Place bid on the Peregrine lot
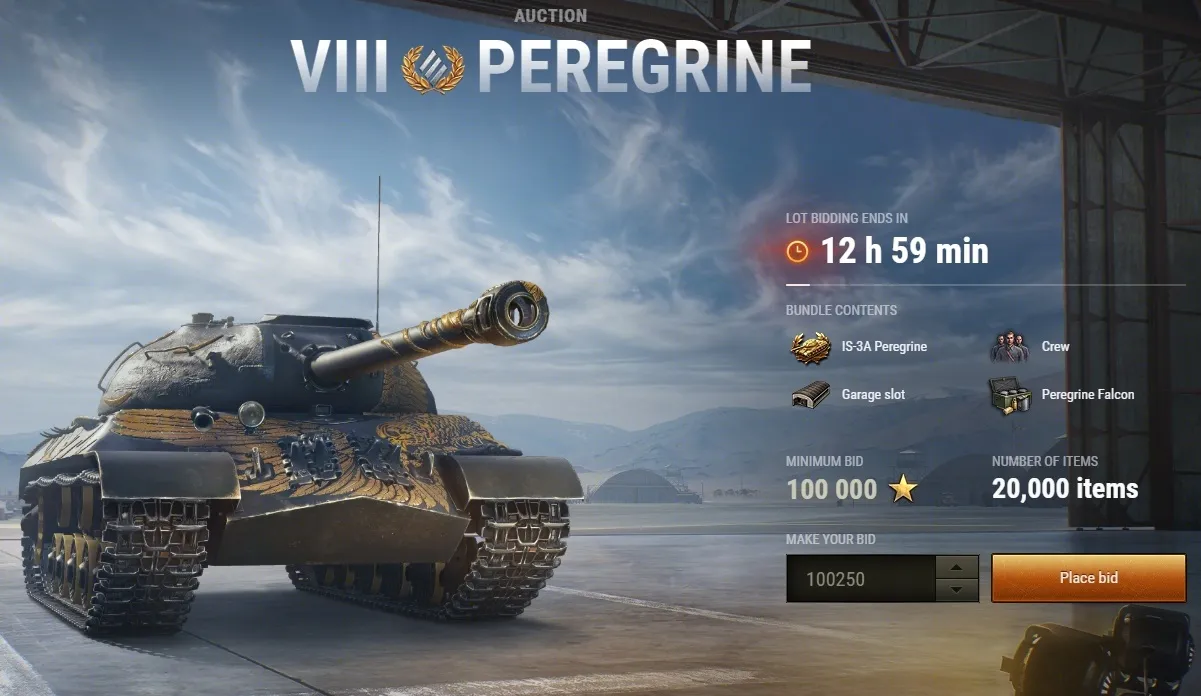Viewport: 1201px width, 696px height. (1088, 578)
